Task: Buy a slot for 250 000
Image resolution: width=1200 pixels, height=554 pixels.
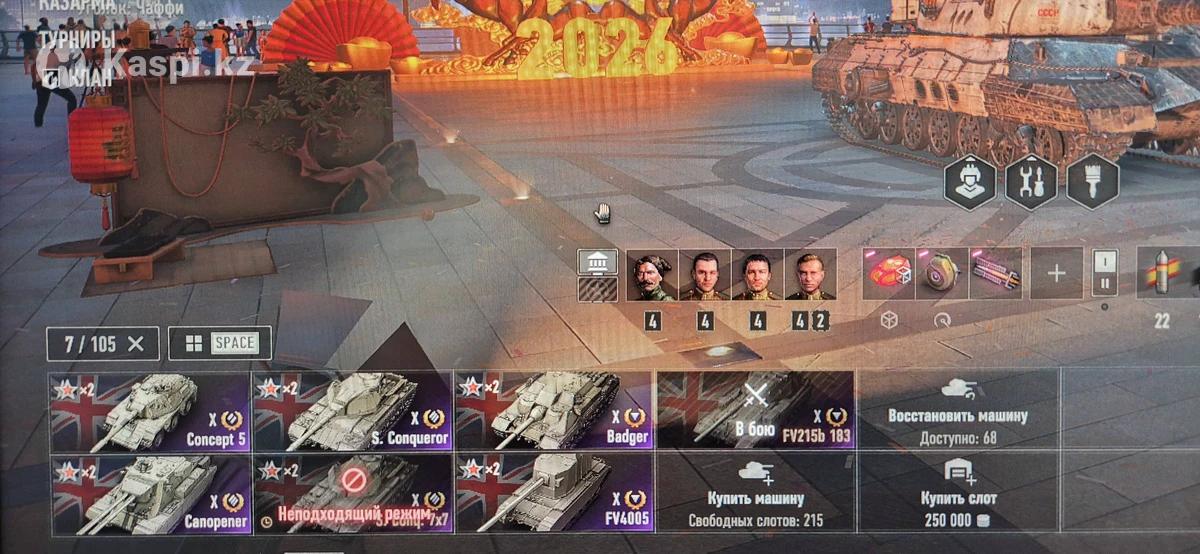Action: pyautogui.click(x=957, y=493)
